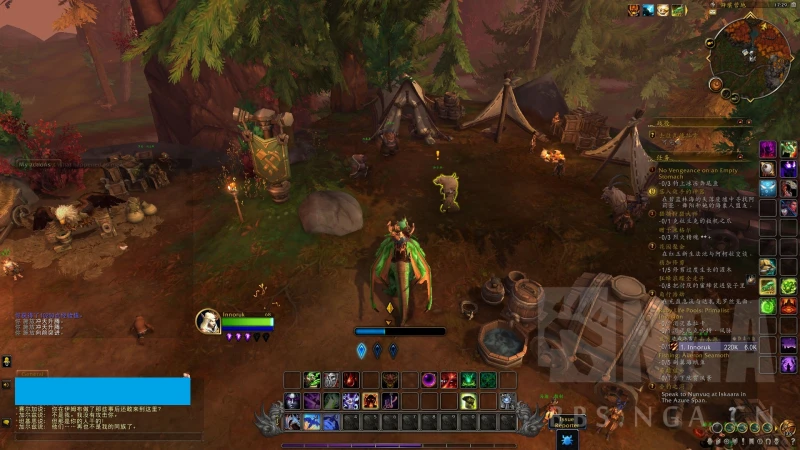Click the first main action bar slot
The height and width of the screenshot is (450, 800).
(293, 422)
